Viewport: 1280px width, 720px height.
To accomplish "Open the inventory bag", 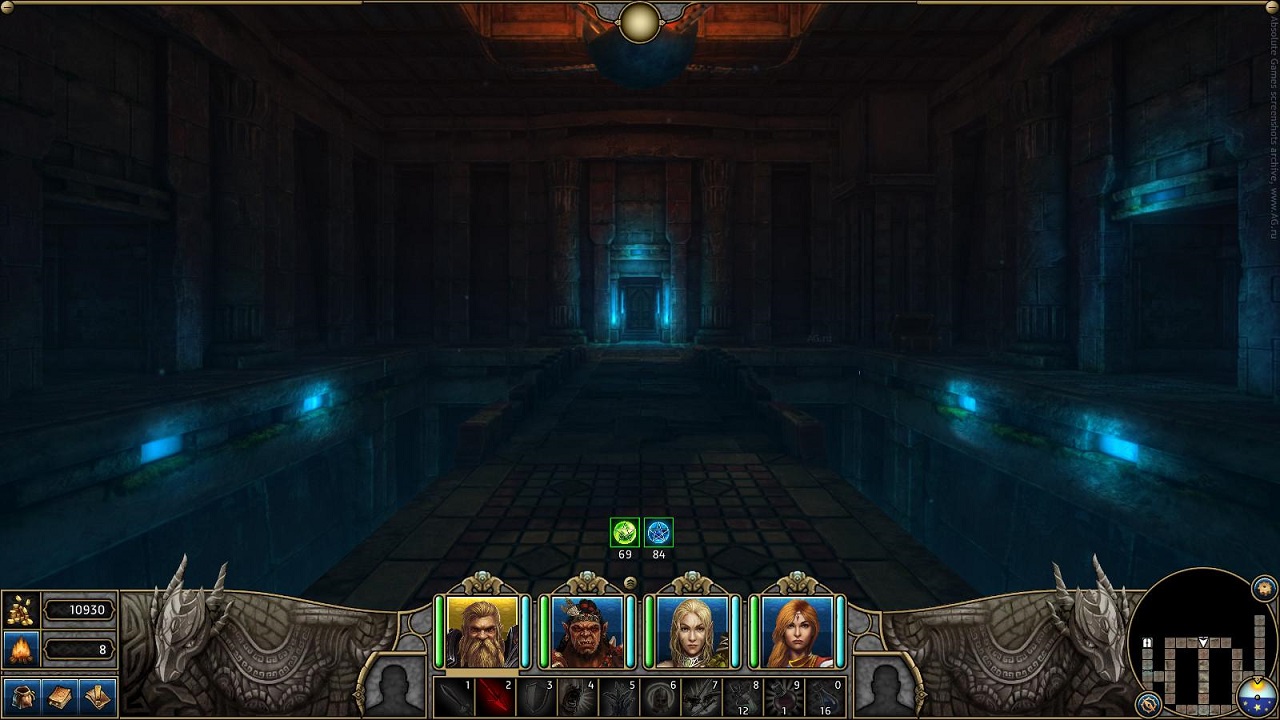I will pos(23,695).
